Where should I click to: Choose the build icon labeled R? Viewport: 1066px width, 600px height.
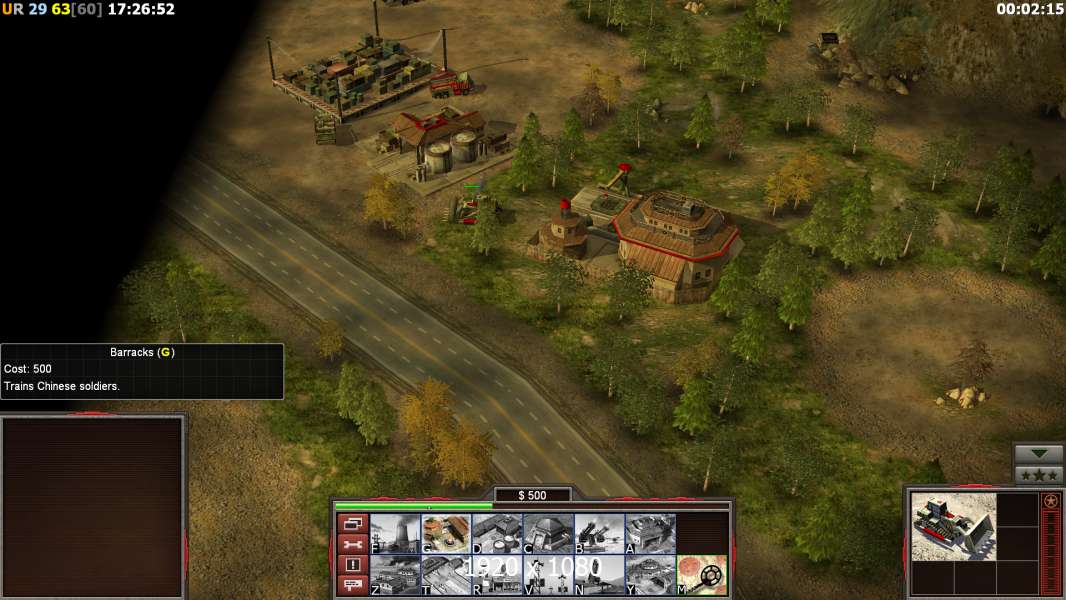pyautogui.click(x=497, y=575)
